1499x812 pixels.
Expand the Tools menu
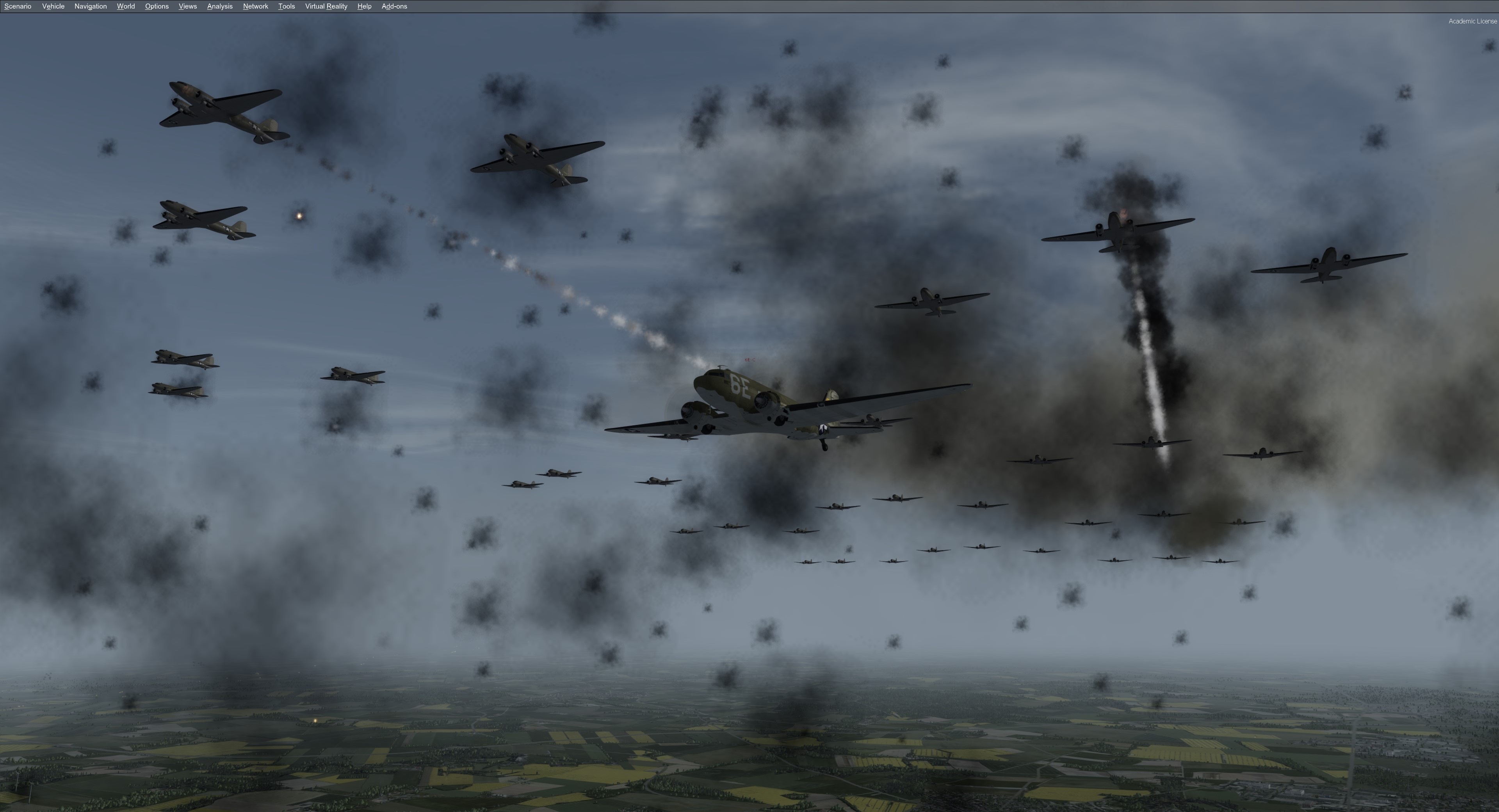click(286, 6)
